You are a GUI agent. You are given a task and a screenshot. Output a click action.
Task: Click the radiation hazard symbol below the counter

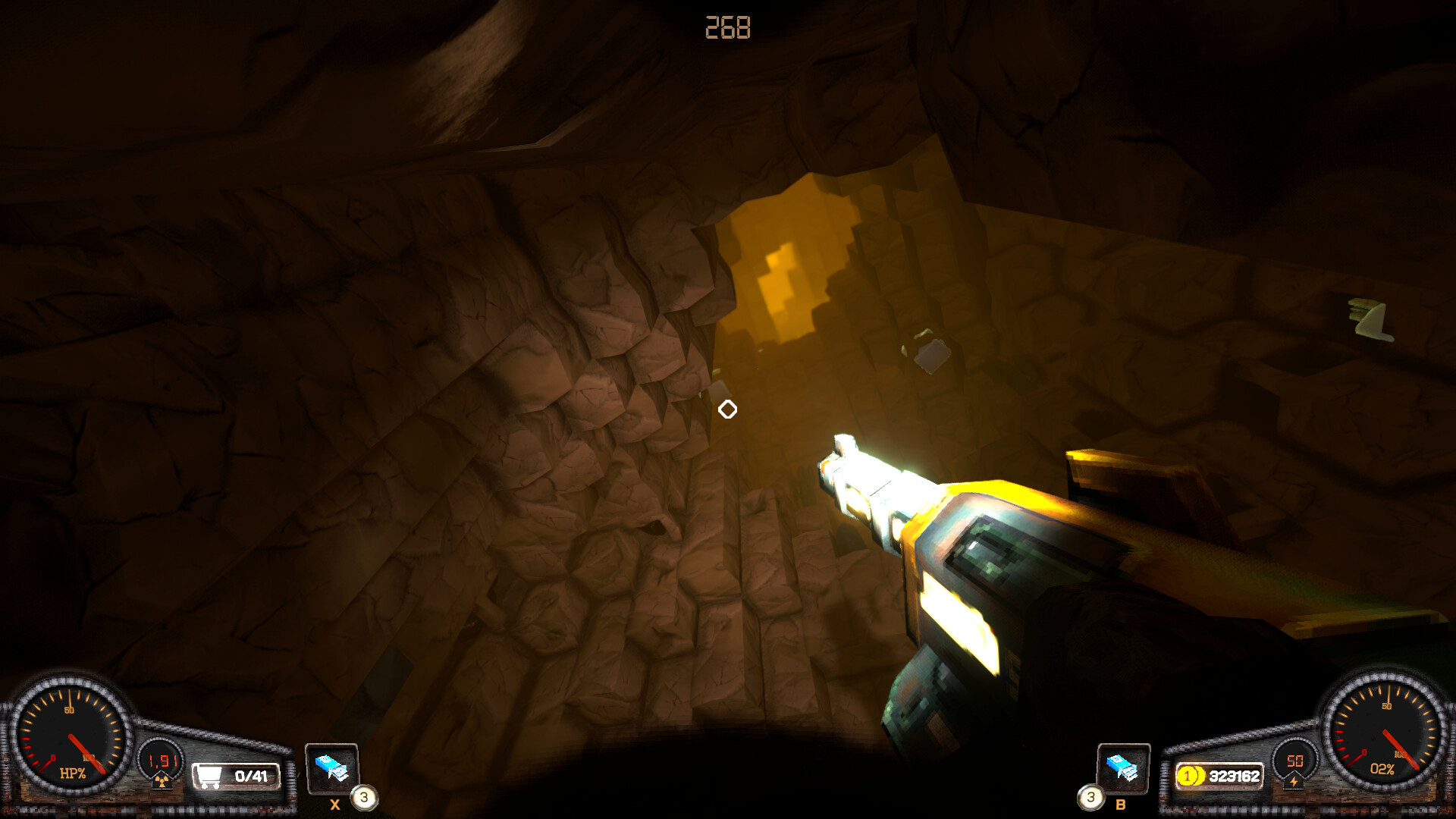click(162, 781)
